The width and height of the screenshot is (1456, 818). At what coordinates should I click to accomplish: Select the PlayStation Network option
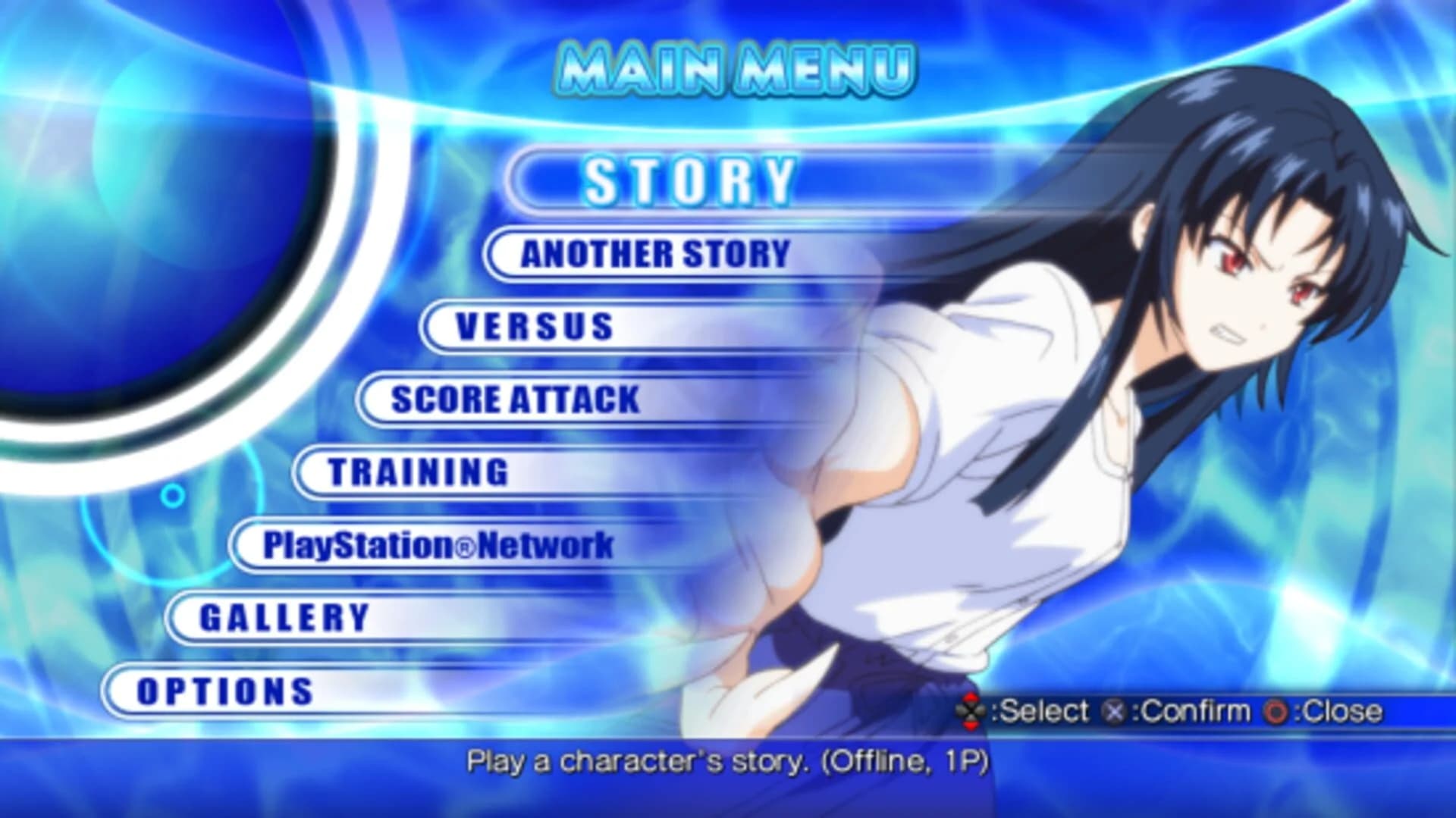(x=440, y=544)
